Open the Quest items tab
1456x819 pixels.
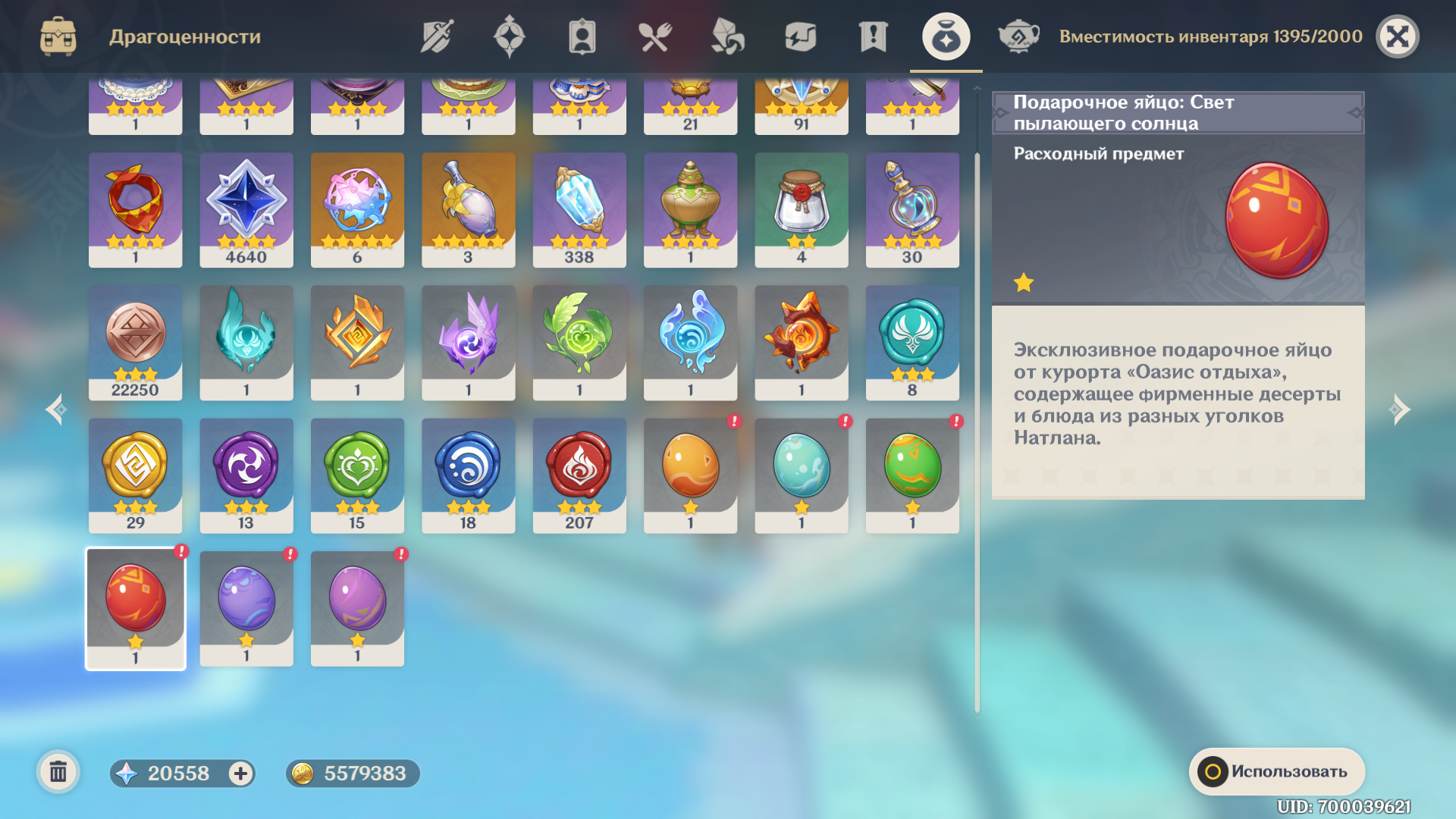pos(873,36)
